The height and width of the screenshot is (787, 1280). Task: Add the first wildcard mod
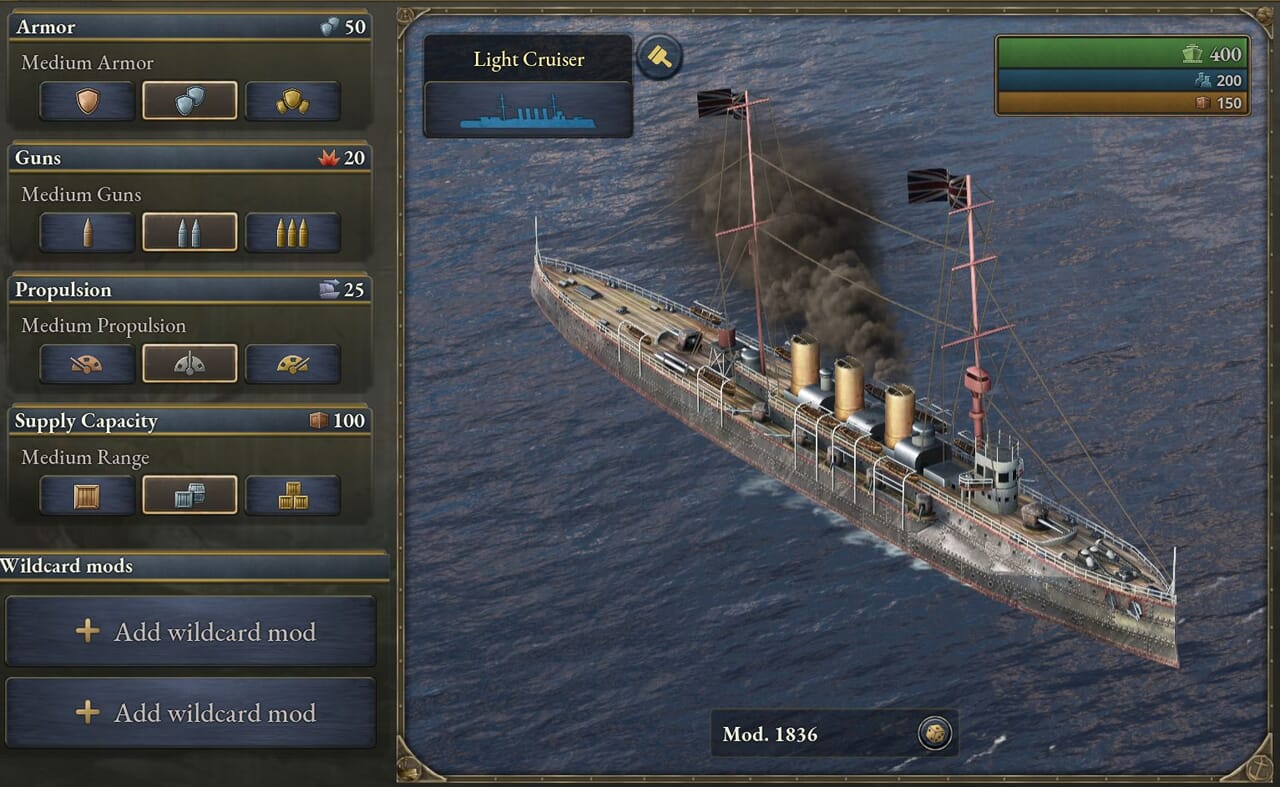coord(191,632)
